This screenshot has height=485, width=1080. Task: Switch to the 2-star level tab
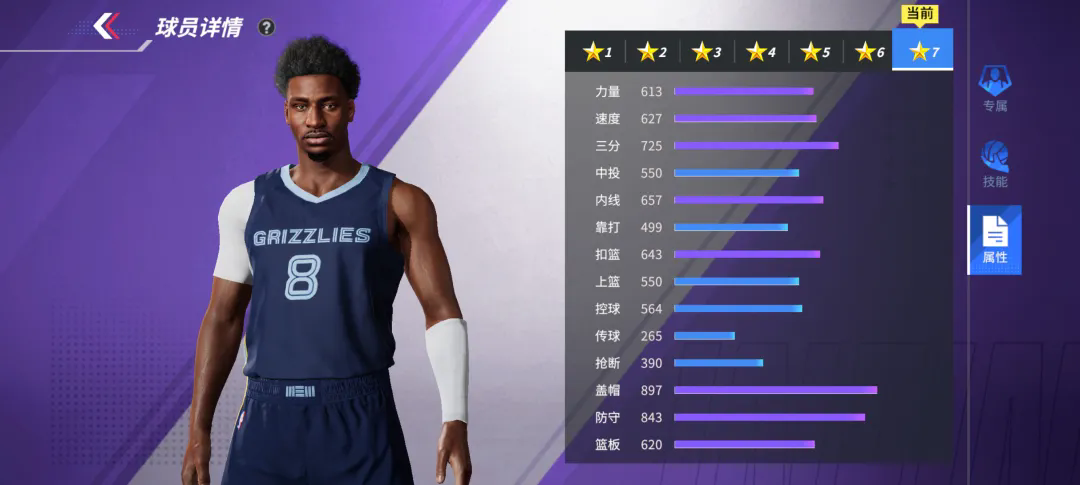653,51
